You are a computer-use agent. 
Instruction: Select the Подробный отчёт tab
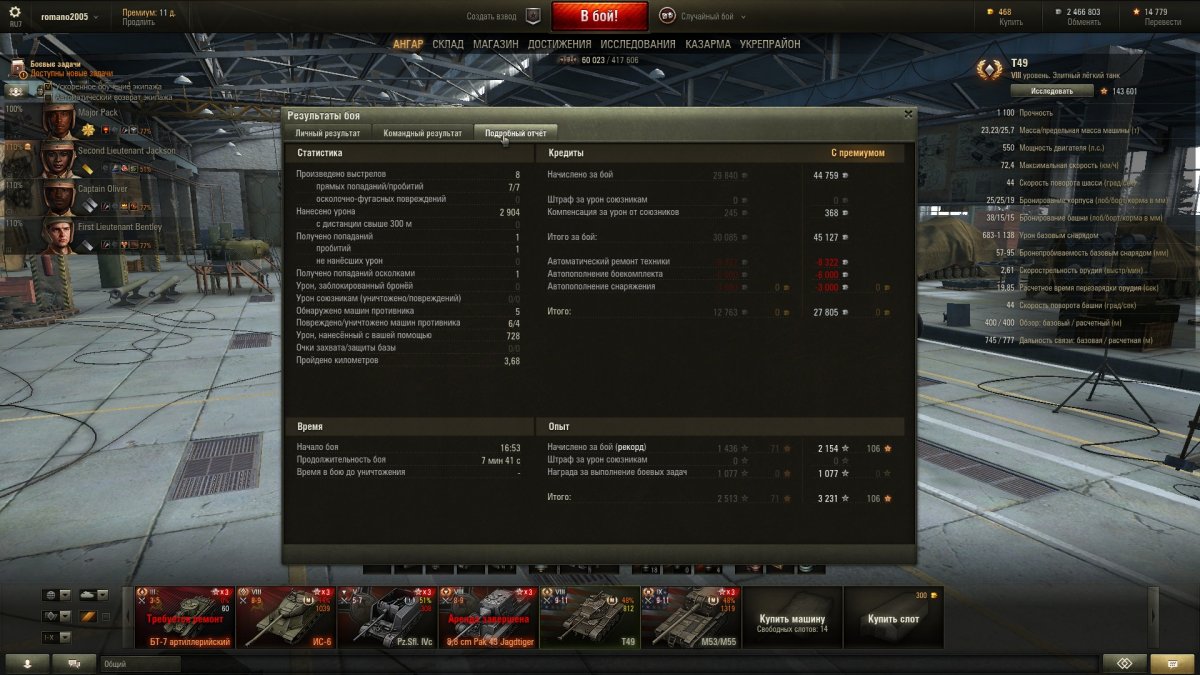515,133
